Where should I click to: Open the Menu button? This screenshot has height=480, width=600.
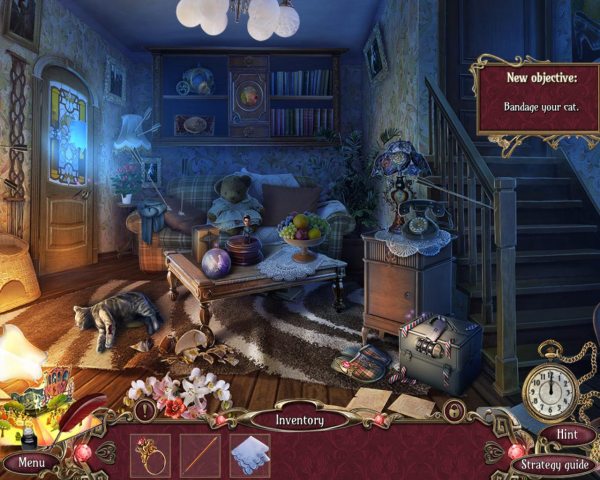(30, 463)
